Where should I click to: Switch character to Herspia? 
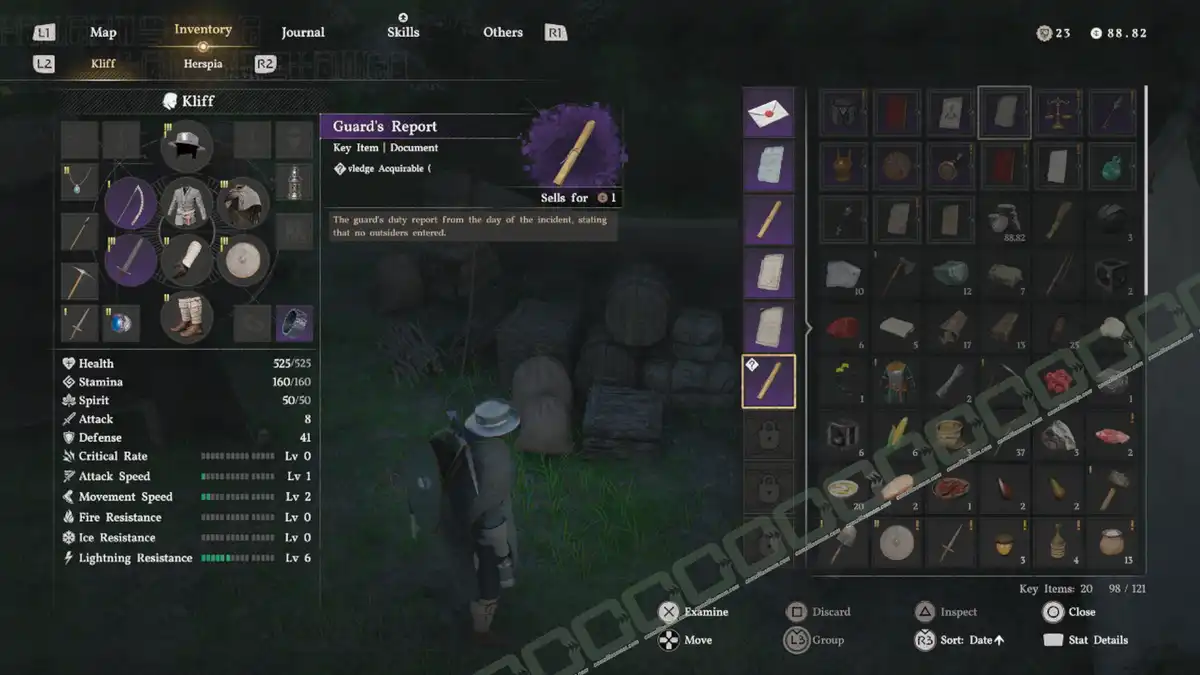(203, 64)
